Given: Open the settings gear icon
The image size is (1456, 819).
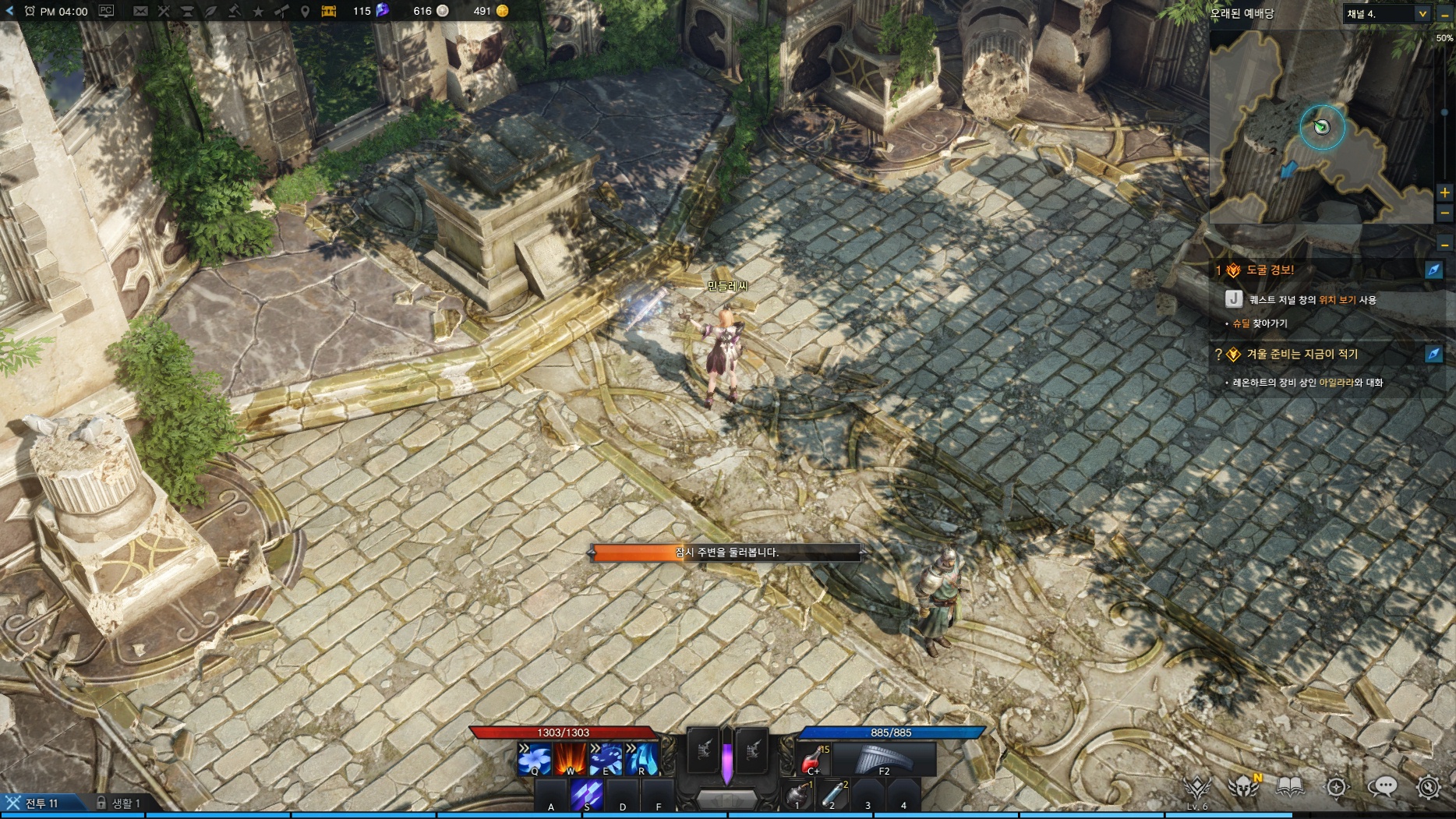Looking at the screenshot, I should 1428,787.
